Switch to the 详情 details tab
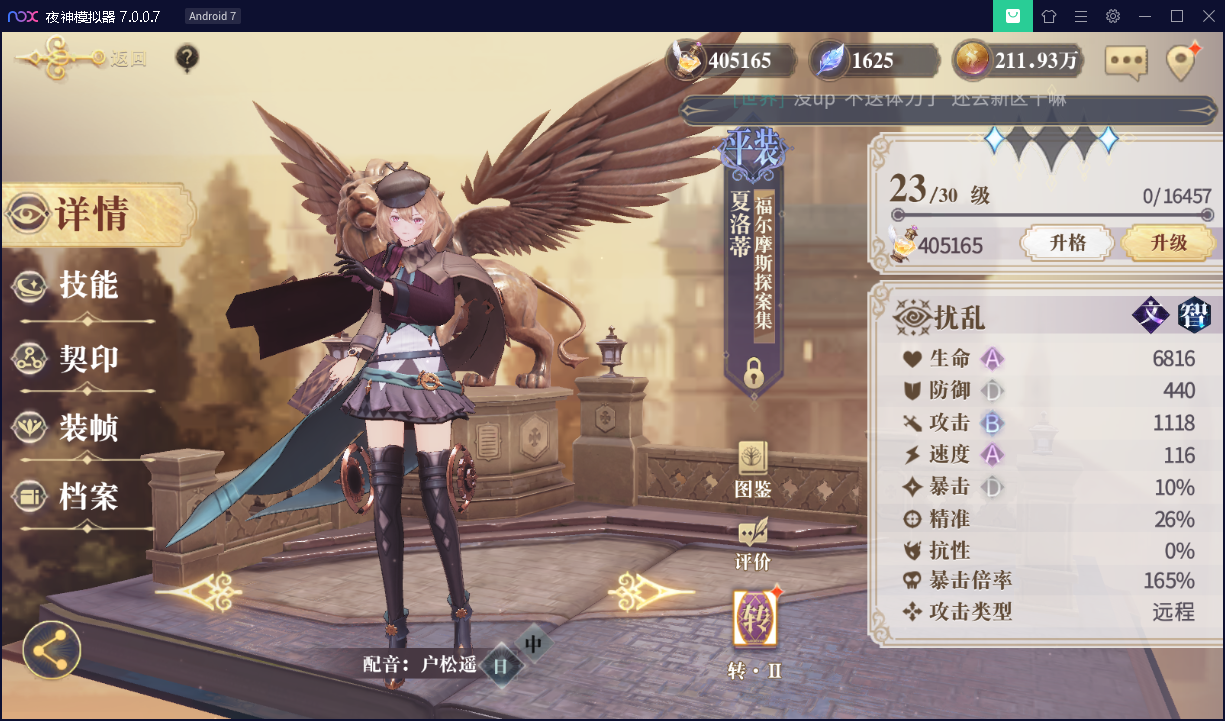Screen dimensions: 1225x721 [90, 214]
